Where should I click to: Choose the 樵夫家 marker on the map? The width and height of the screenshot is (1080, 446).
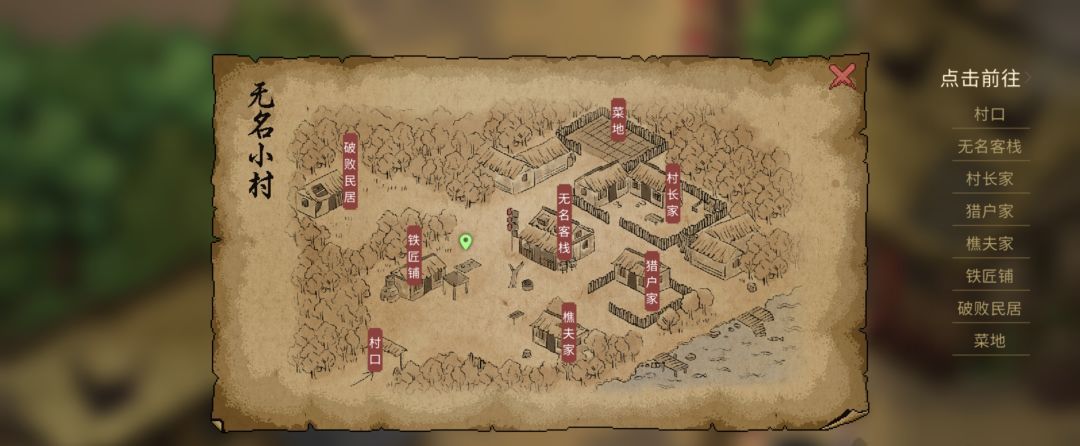coord(568,332)
